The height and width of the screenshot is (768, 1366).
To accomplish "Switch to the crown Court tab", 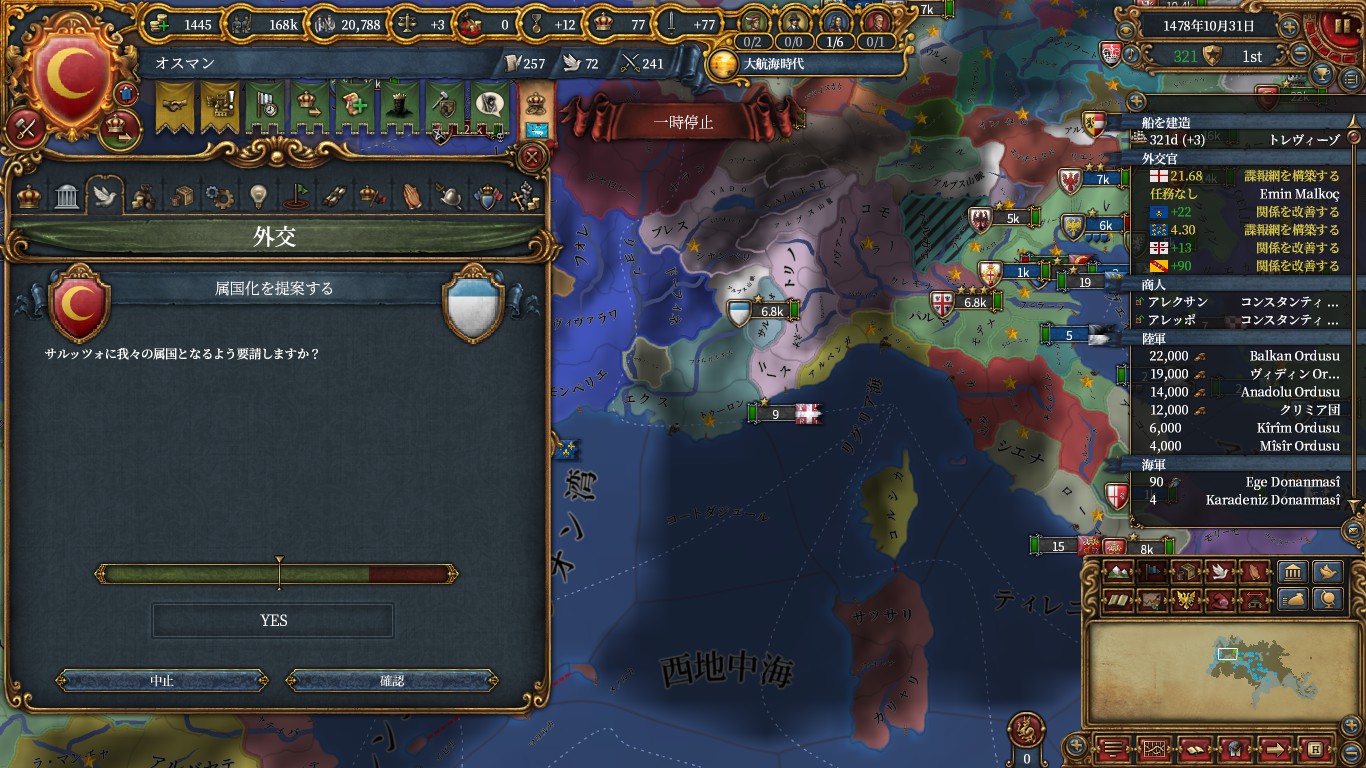I will tap(30, 196).
